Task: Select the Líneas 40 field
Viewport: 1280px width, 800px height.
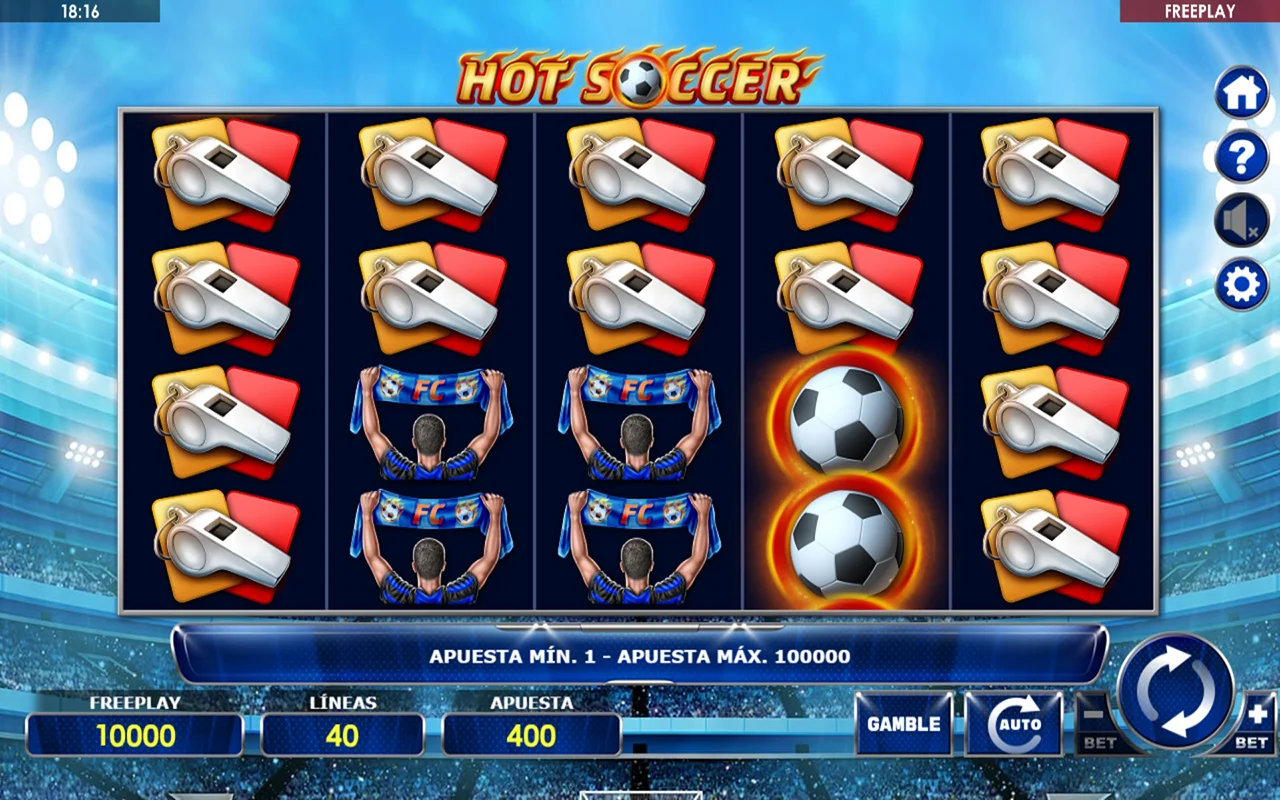Action: click(x=342, y=735)
